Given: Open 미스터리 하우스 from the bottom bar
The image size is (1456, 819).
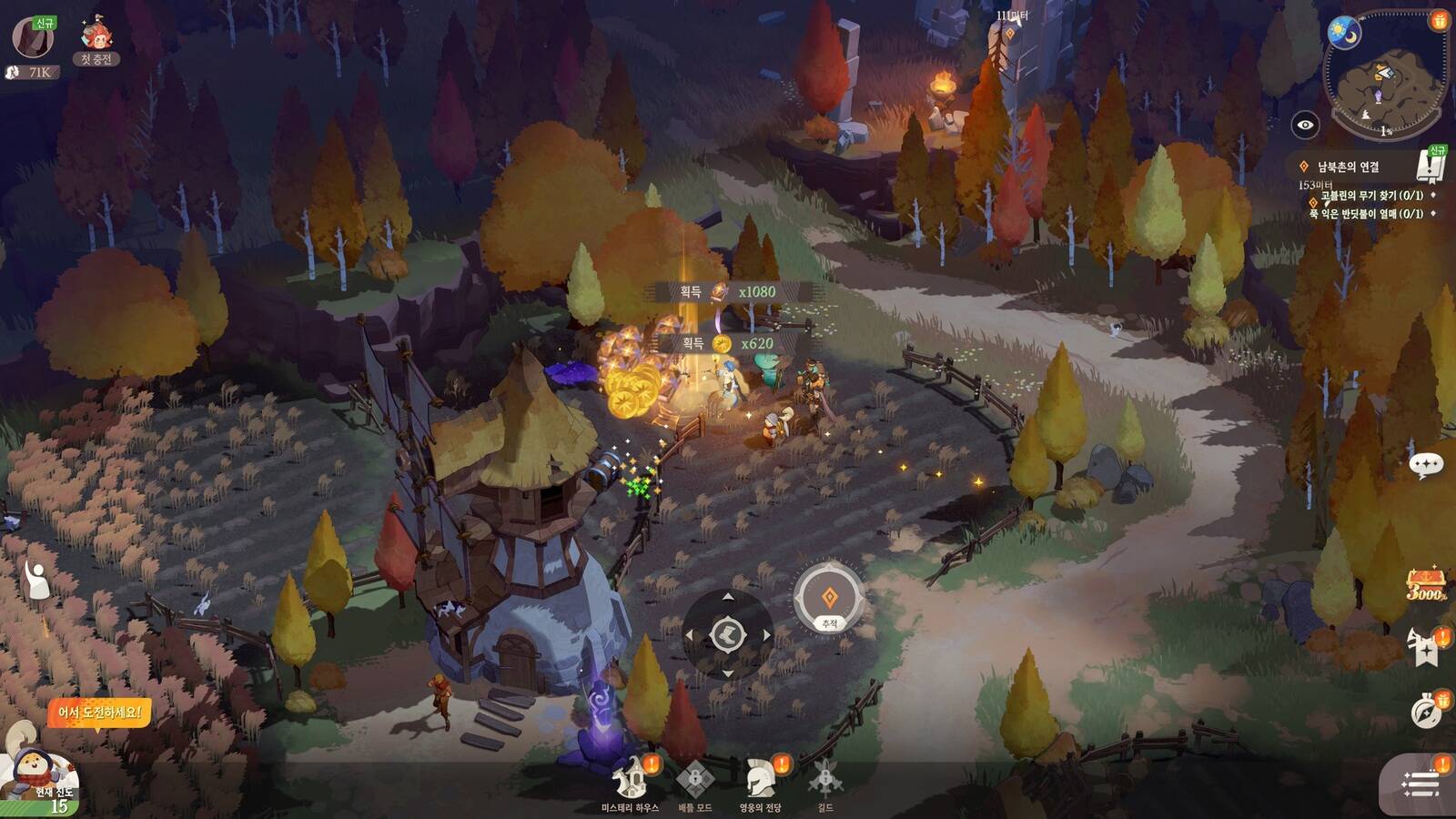Looking at the screenshot, I should click(x=630, y=784).
